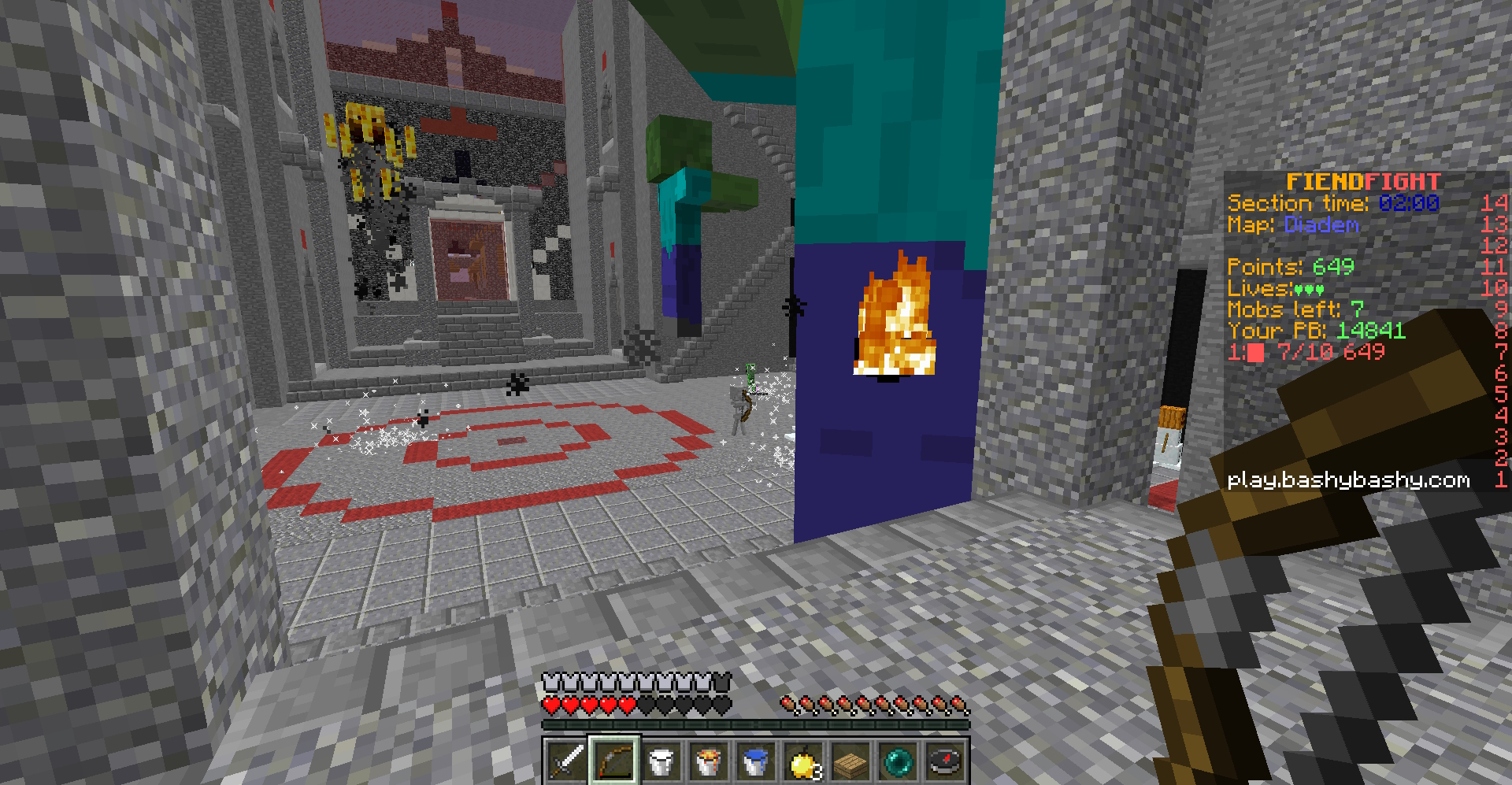This screenshot has height=785, width=1512.
Task: Choose the wooden slab slot
Action: [x=850, y=761]
